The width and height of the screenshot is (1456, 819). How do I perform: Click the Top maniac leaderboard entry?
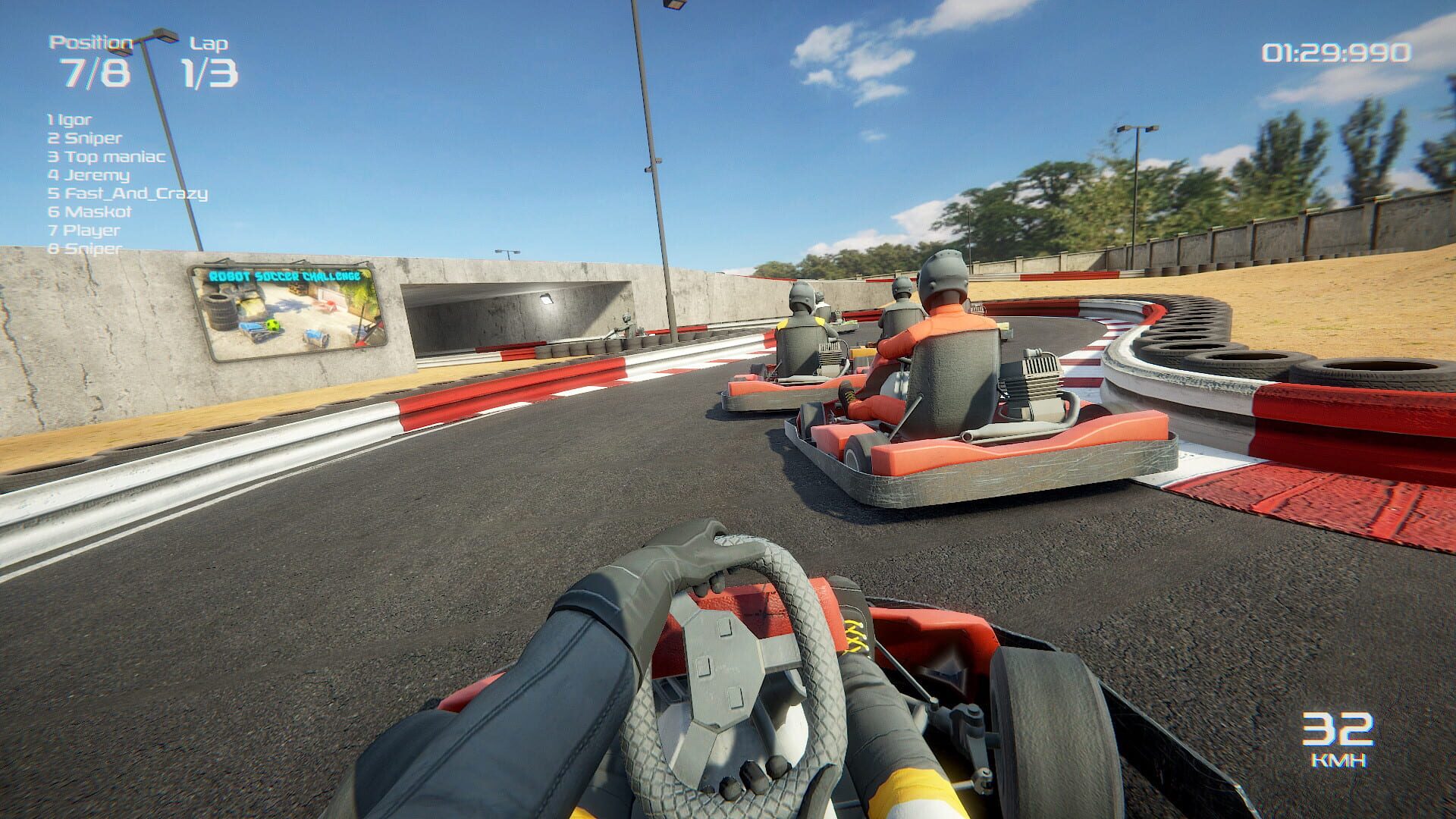[x=106, y=157]
